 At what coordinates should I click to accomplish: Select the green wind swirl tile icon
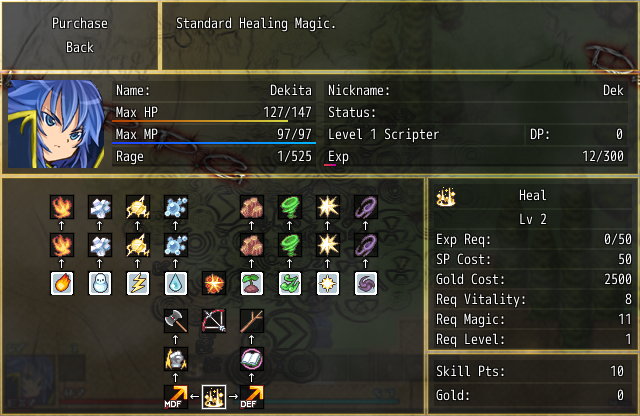[x=290, y=283]
